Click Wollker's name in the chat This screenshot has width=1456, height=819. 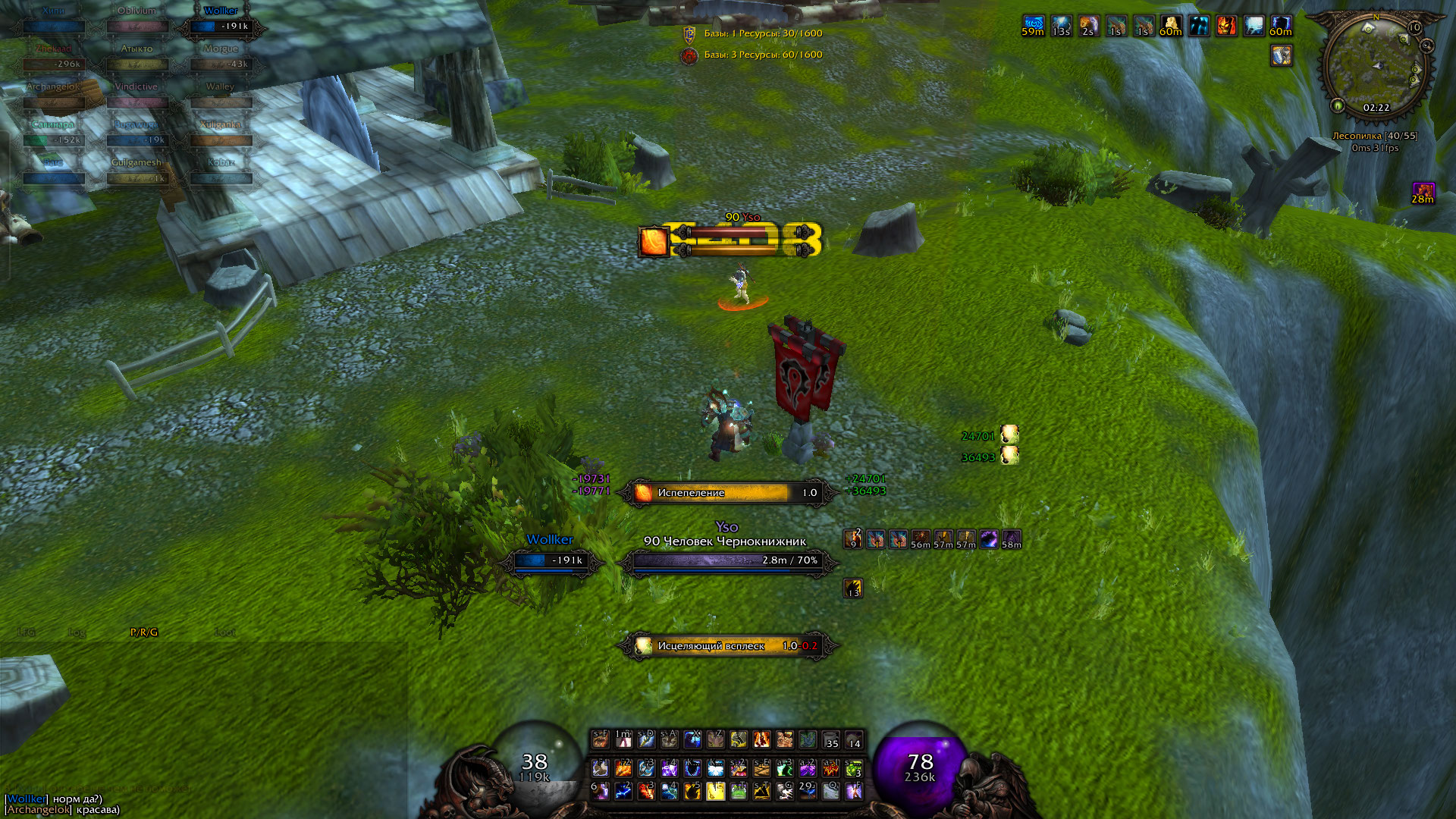click(27, 799)
